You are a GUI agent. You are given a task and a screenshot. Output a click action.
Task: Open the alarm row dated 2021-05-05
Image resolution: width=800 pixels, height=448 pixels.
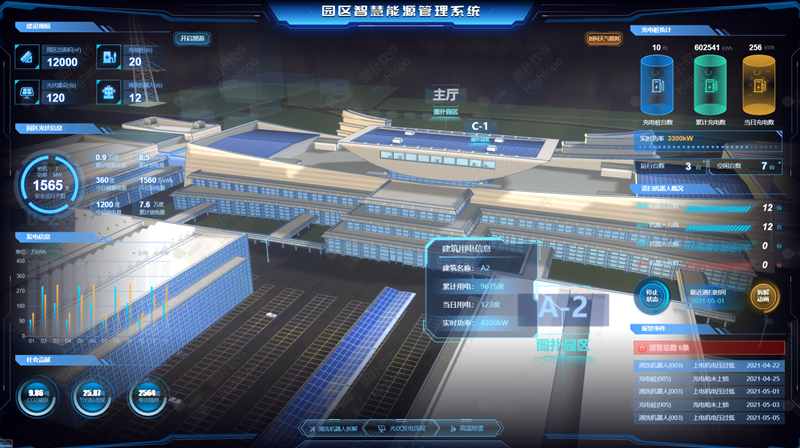706,417
